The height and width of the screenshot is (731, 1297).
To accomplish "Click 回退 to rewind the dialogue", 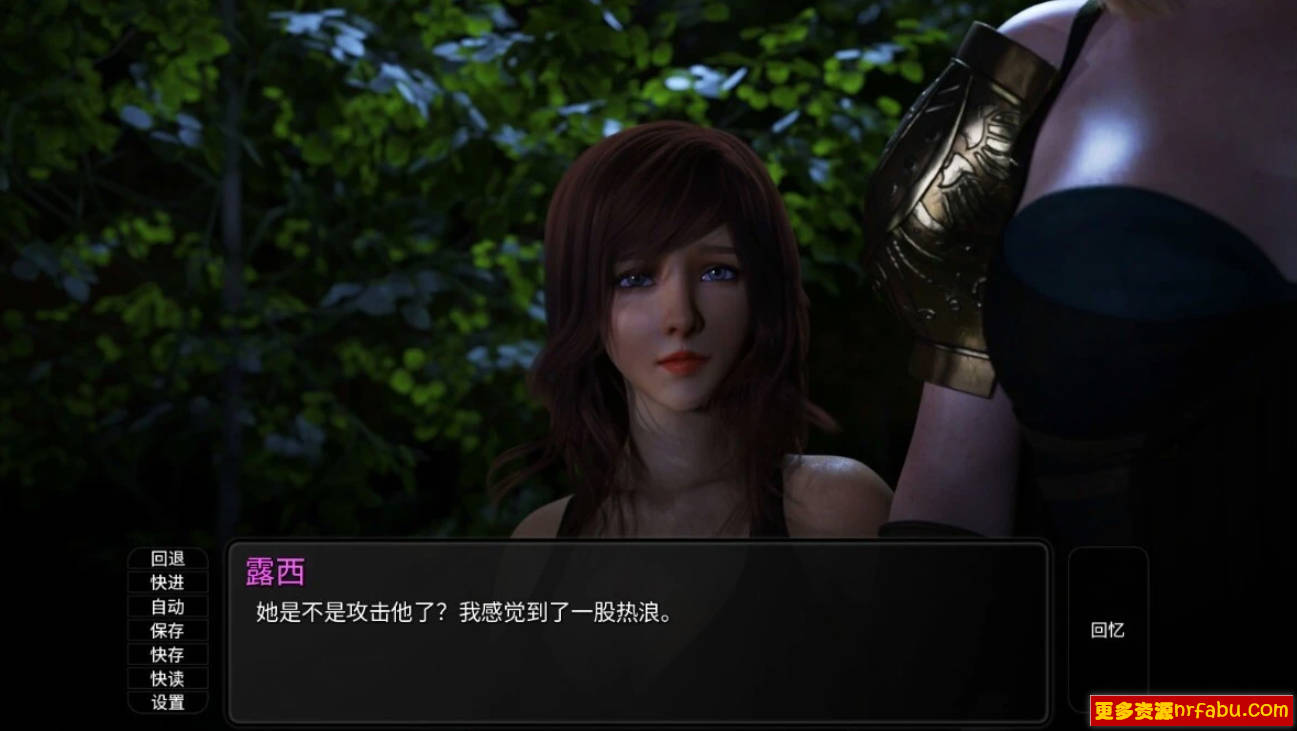I will point(167,559).
